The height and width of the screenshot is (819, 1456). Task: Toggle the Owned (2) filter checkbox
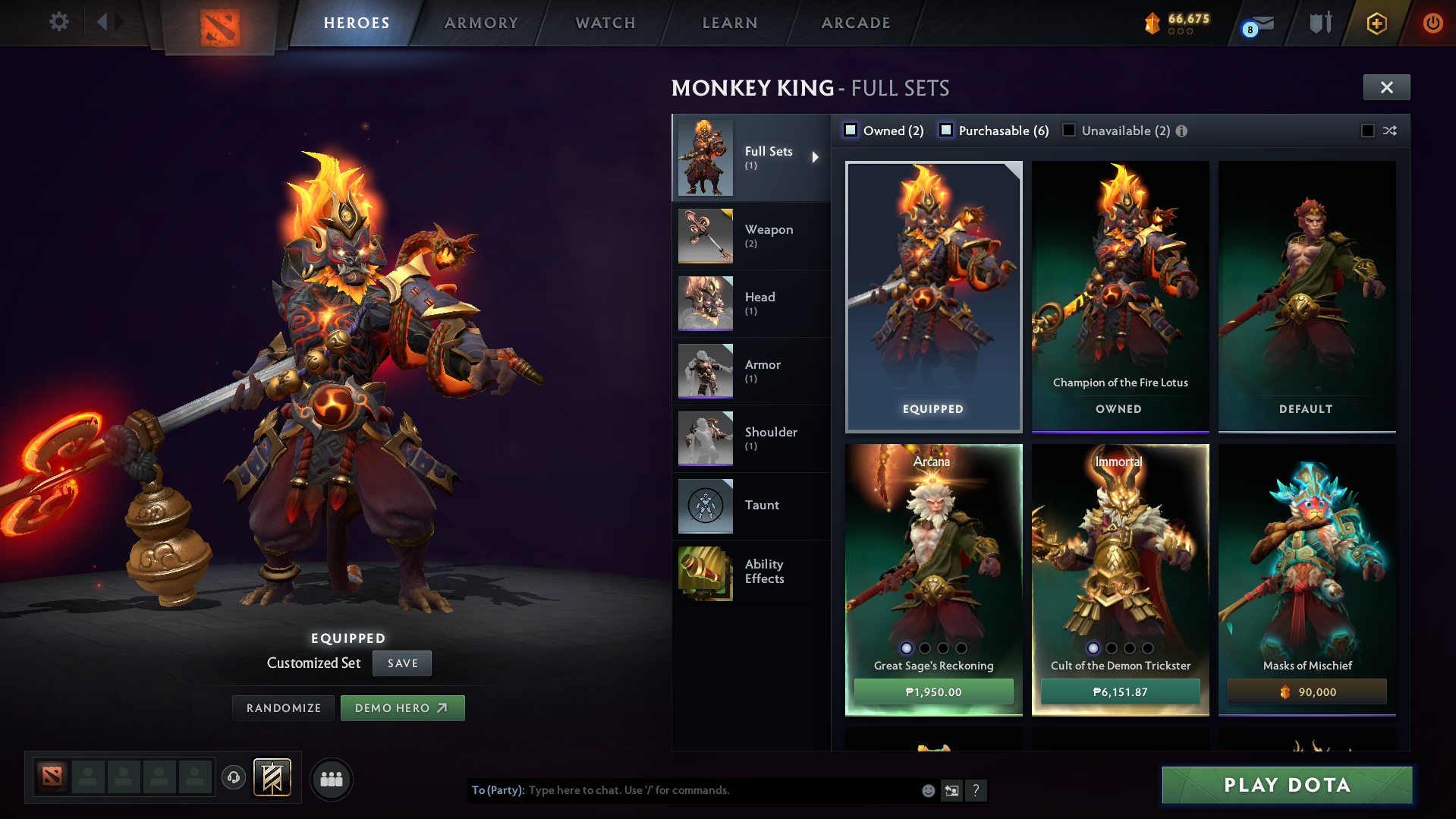point(851,130)
